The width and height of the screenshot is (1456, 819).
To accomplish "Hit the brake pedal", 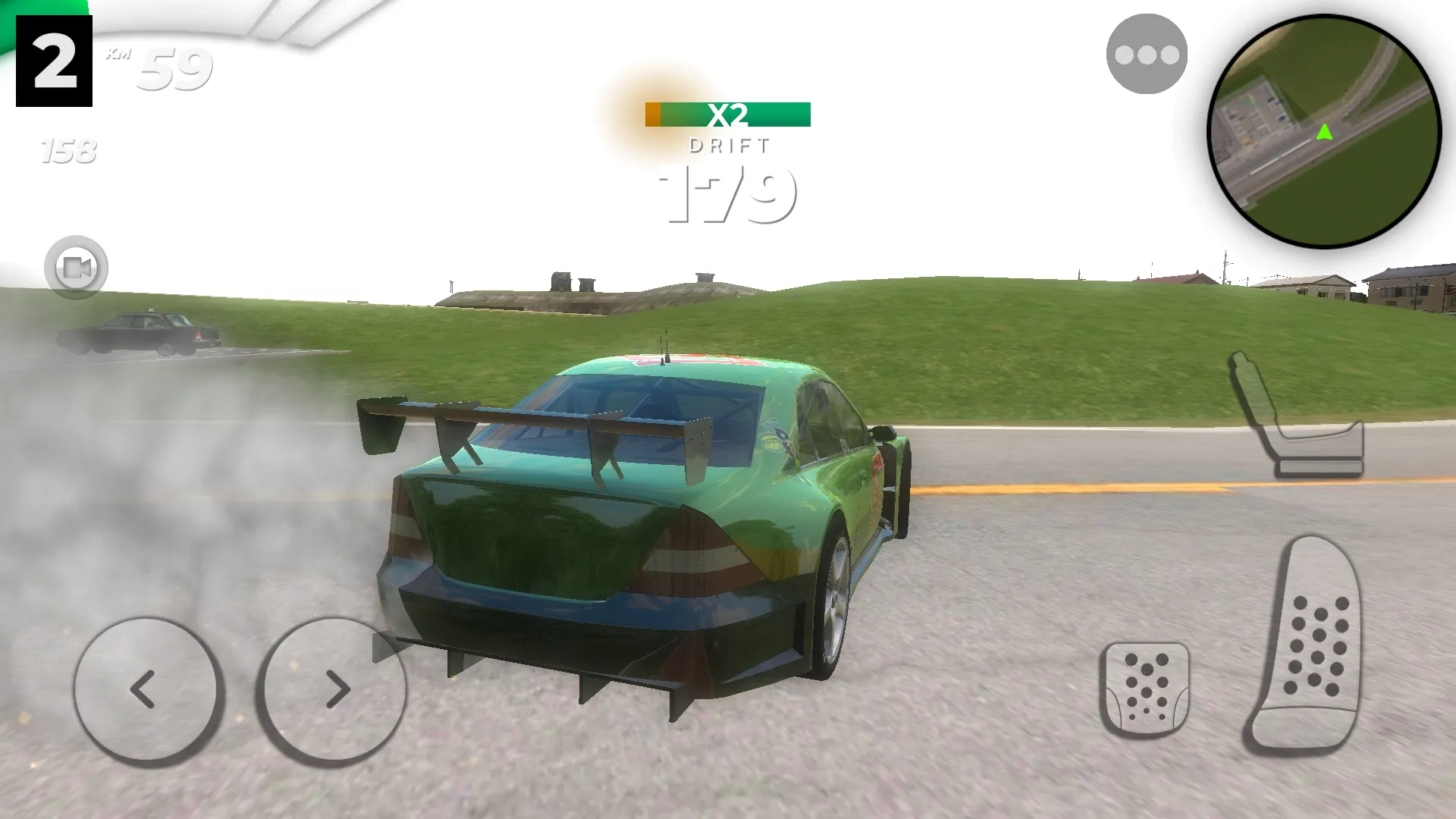I will (1145, 689).
